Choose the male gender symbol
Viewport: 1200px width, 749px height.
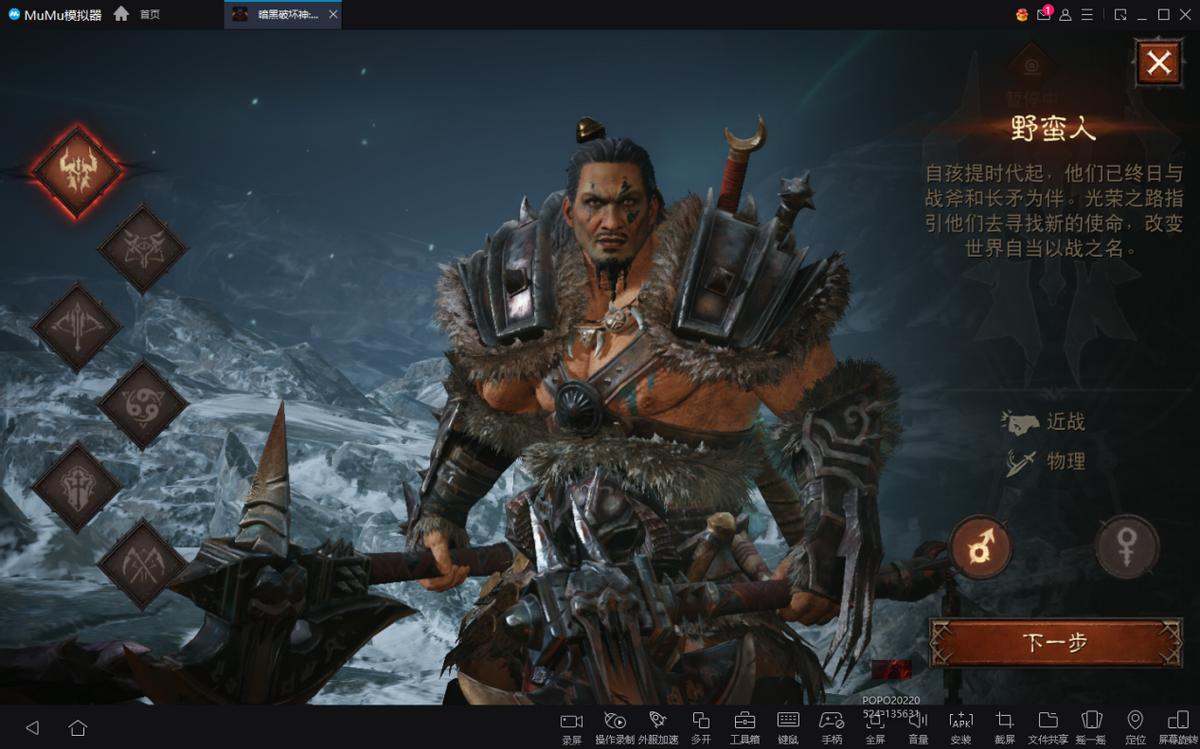981,547
